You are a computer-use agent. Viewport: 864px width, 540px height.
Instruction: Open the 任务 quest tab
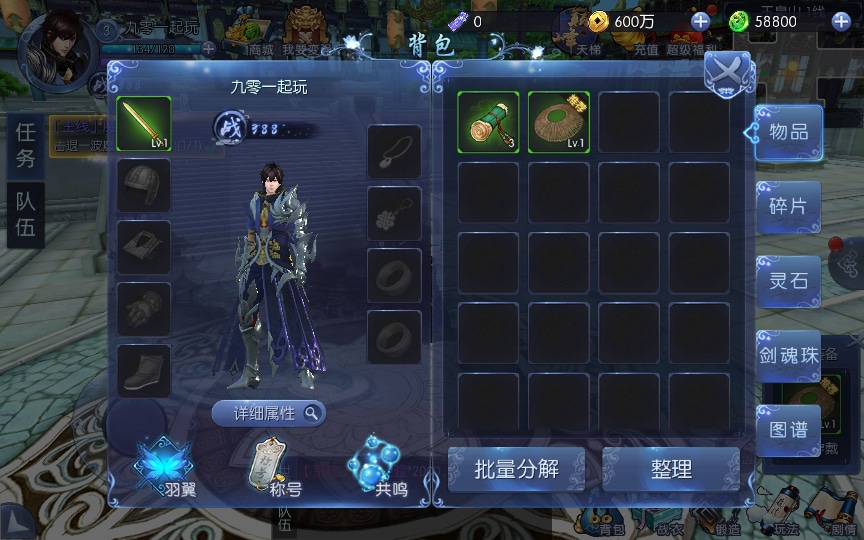pyautogui.click(x=26, y=146)
